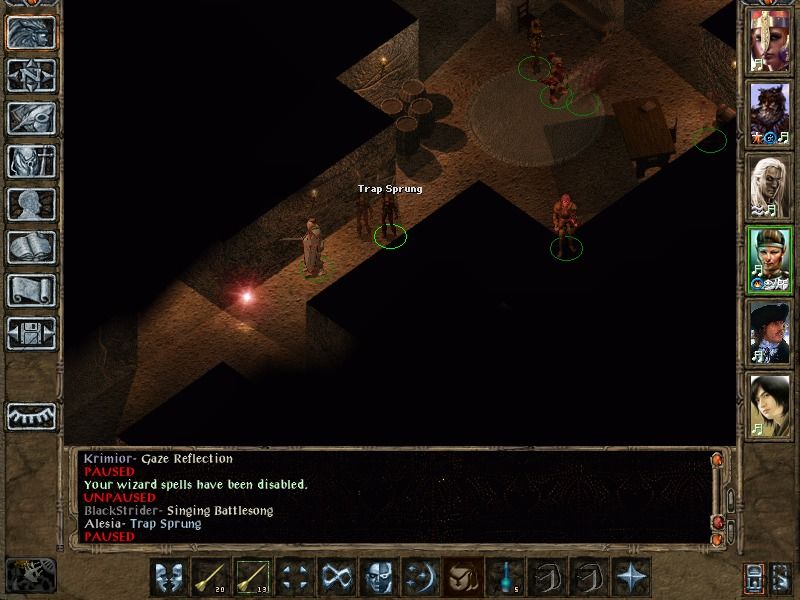Activate the dialogue masks button

pos(170,577)
